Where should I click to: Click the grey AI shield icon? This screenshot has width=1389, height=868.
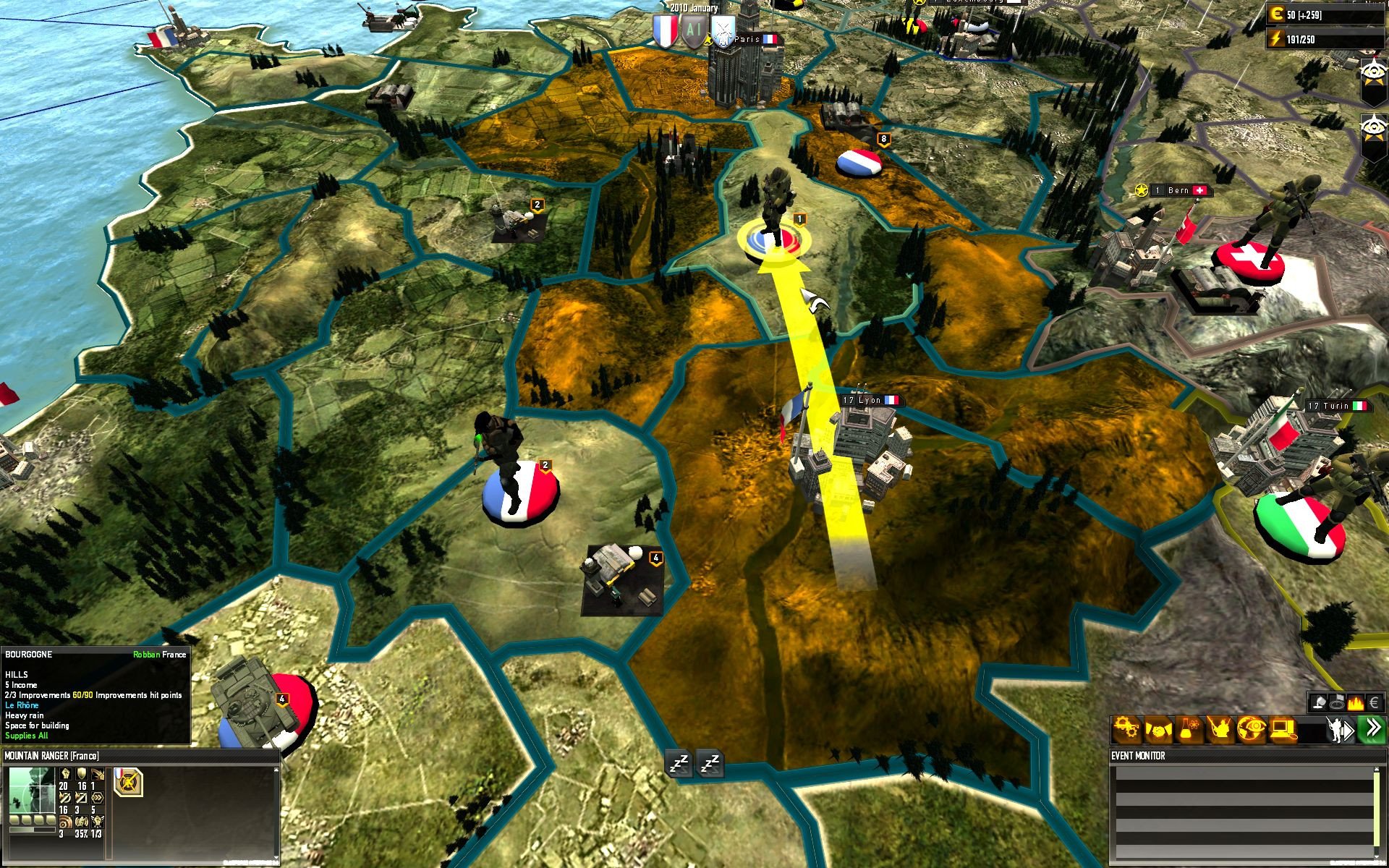point(694,32)
